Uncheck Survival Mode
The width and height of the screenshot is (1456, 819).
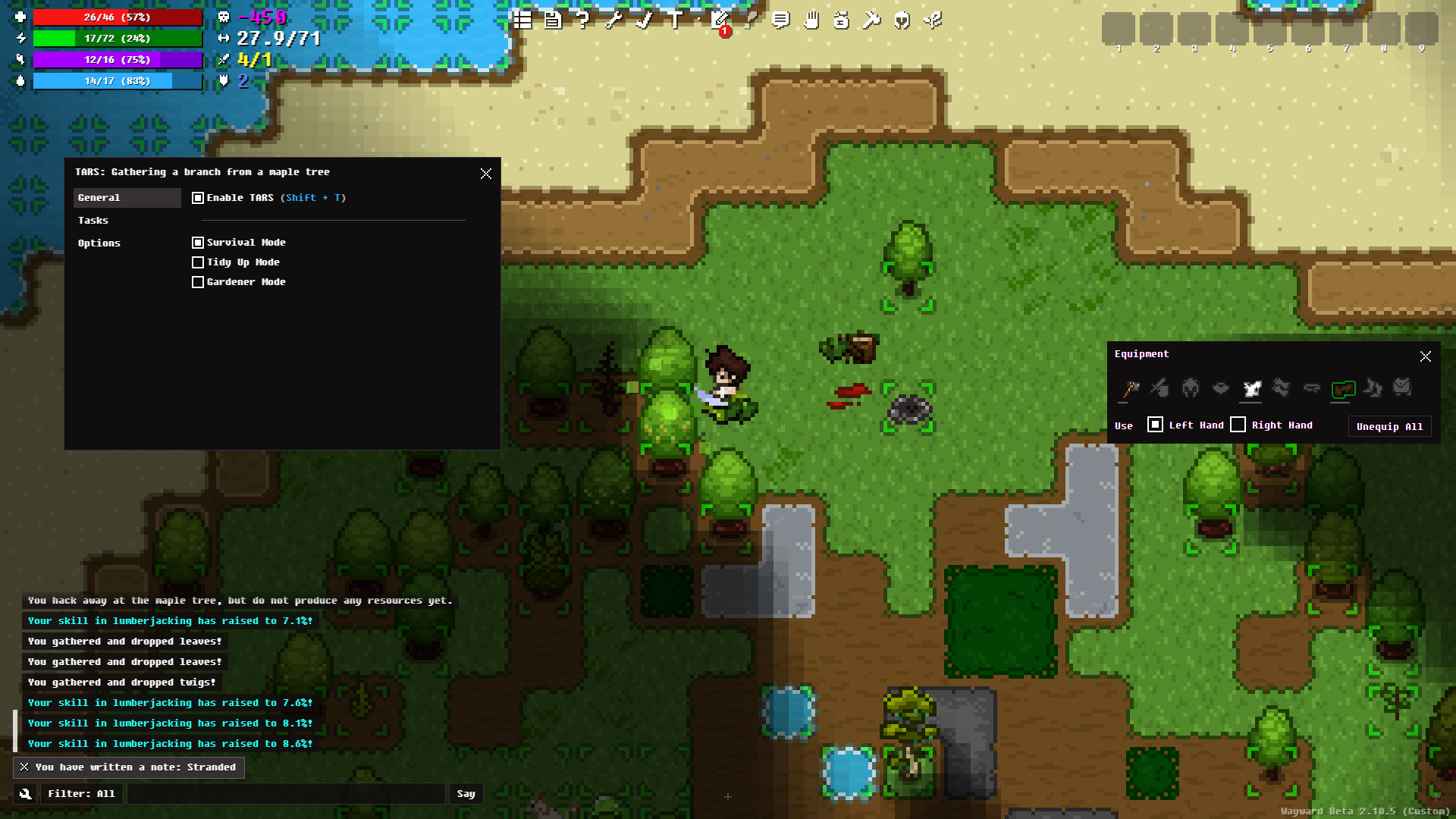198,243
